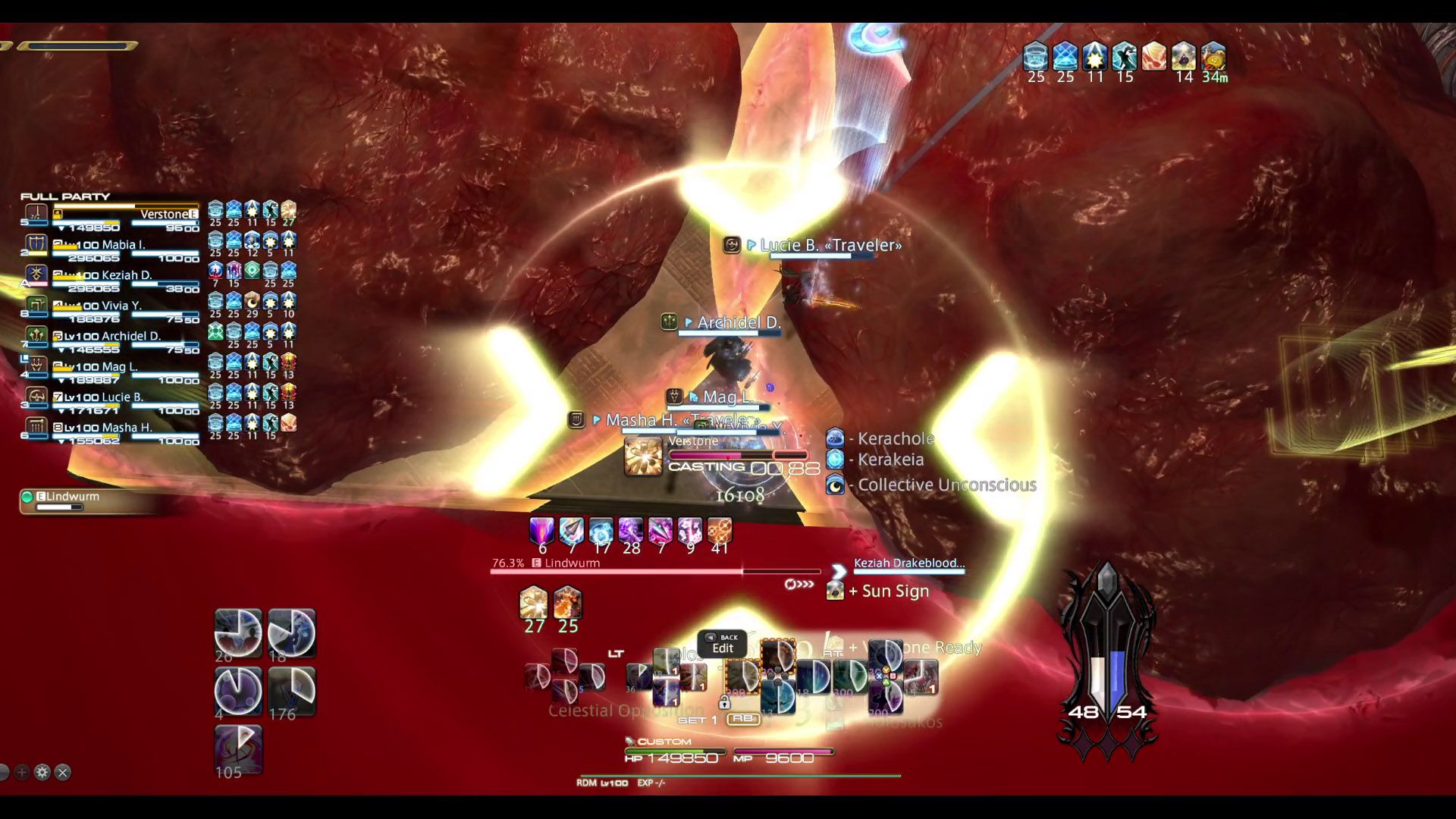Activate the cooldown ability showing 176

(x=292, y=691)
